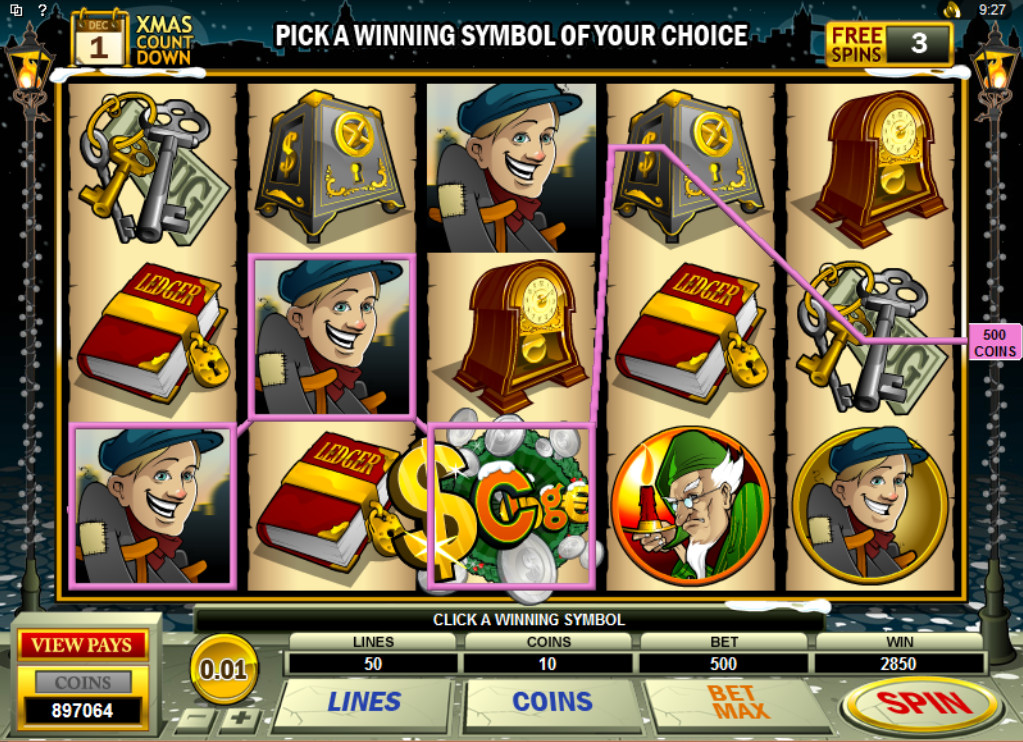Viewport: 1023px width, 742px height.
Task: Pick the highlighted Scrooge logo winning symbol
Action: (510, 504)
